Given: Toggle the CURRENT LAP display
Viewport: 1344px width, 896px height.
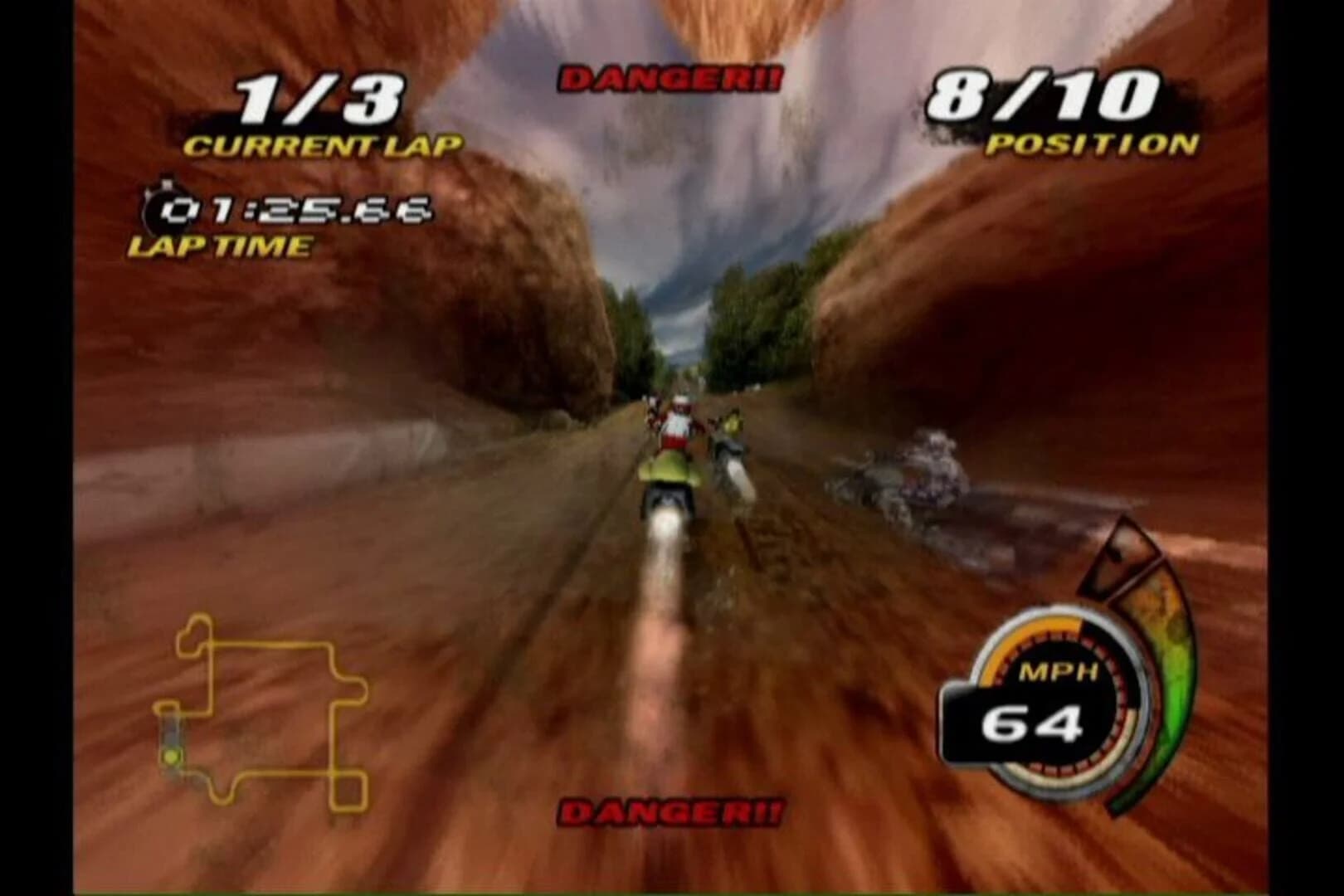Looking at the screenshot, I should click(322, 145).
